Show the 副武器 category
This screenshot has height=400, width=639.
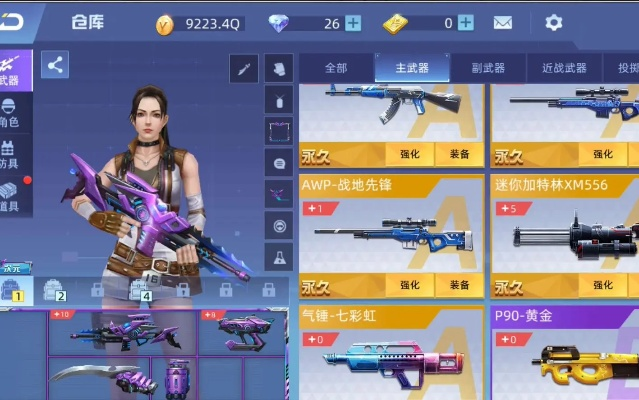pyautogui.click(x=488, y=68)
